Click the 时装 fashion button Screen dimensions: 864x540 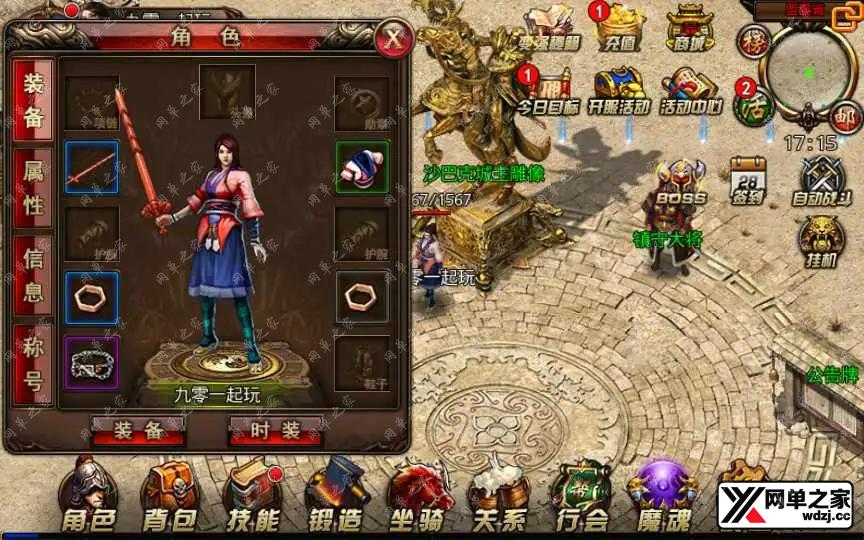pyautogui.click(x=277, y=430)
